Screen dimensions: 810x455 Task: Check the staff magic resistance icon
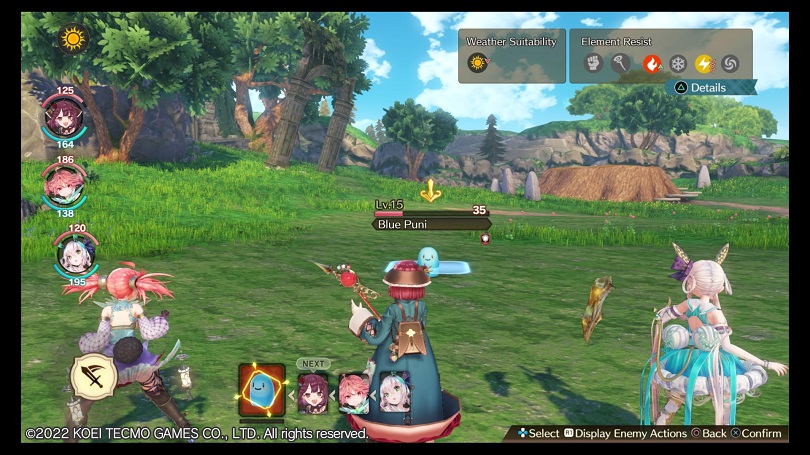click(x=620, y=64)
